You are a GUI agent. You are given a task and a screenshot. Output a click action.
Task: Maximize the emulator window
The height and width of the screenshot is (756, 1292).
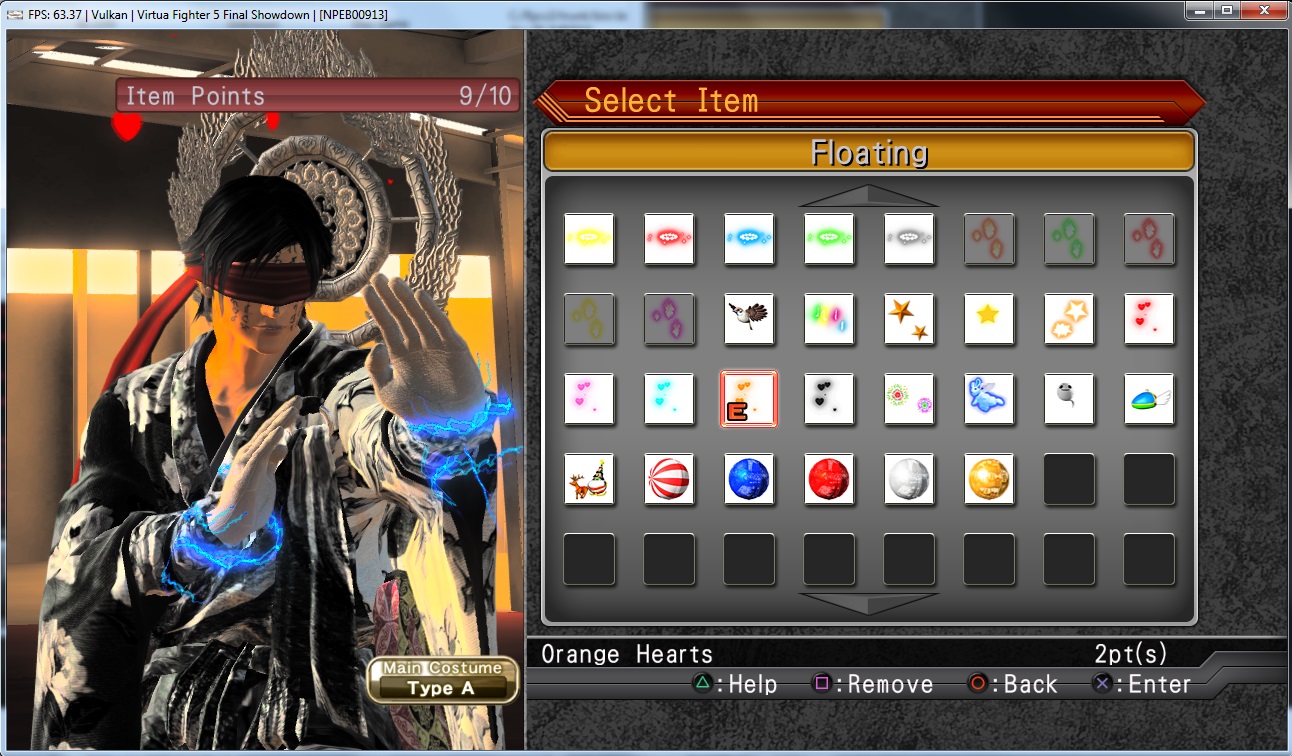click(x=1226, y=11)
